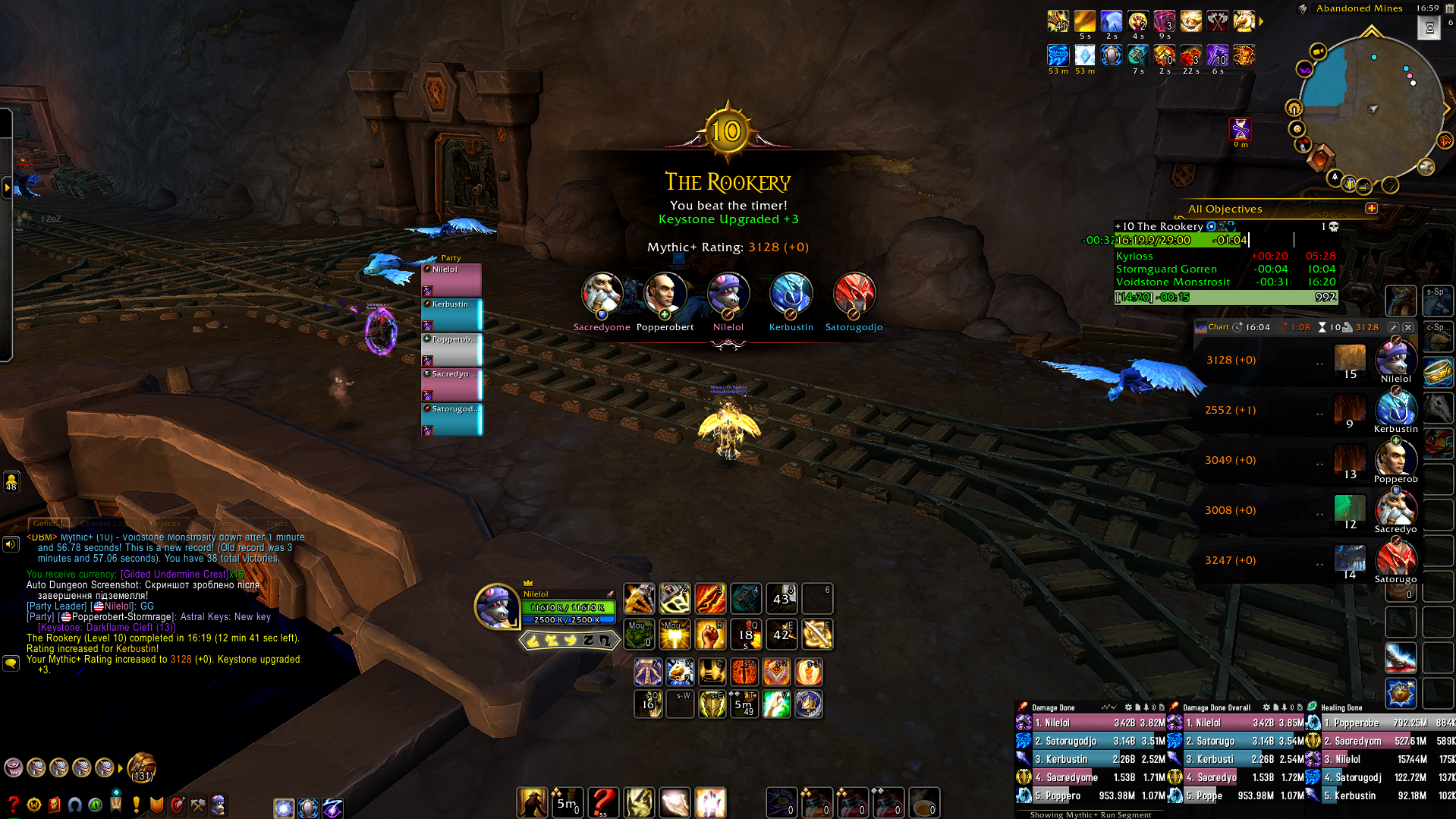Open the Healing Done meter header
The height and width of the screenshot is (819, 1456).
tap(1343, 707)
